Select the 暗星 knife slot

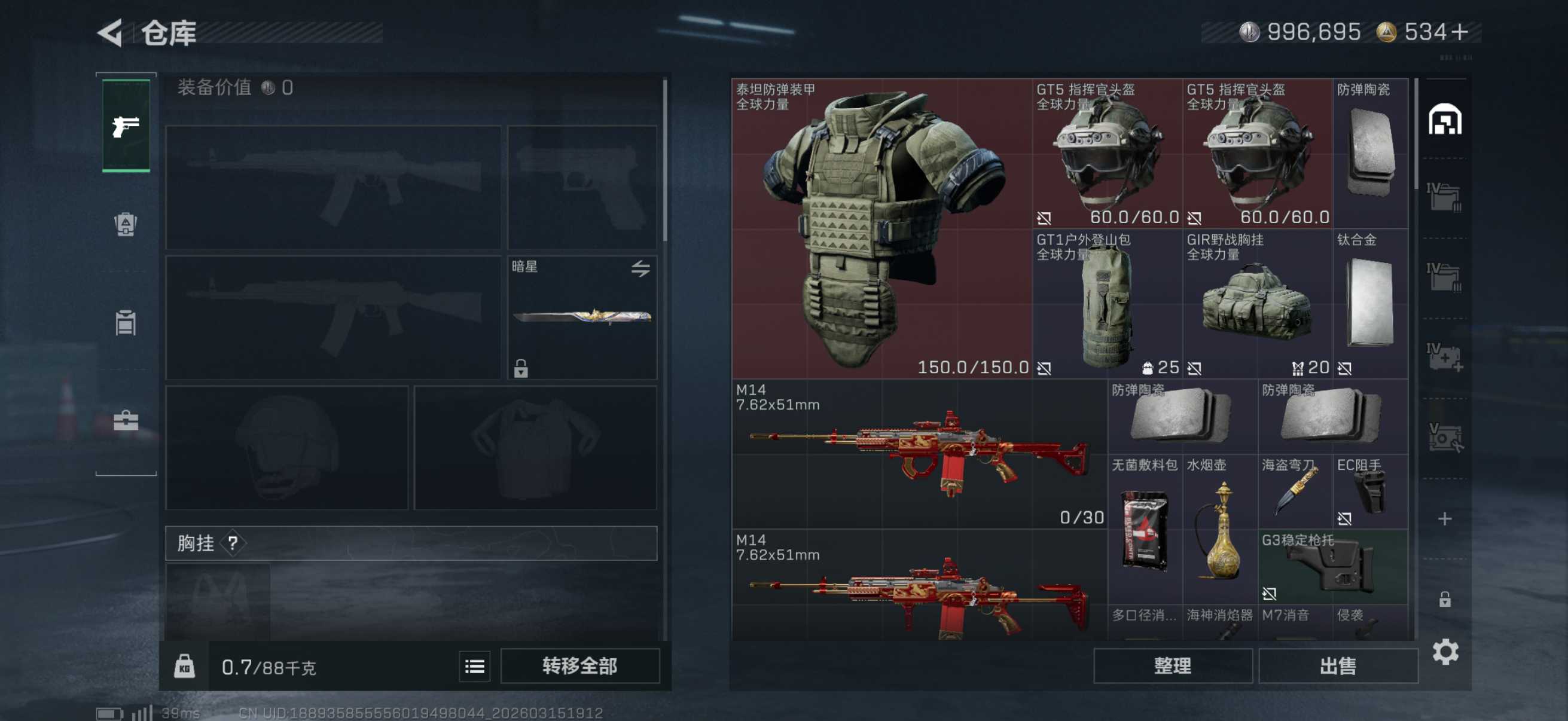point(582,317)
